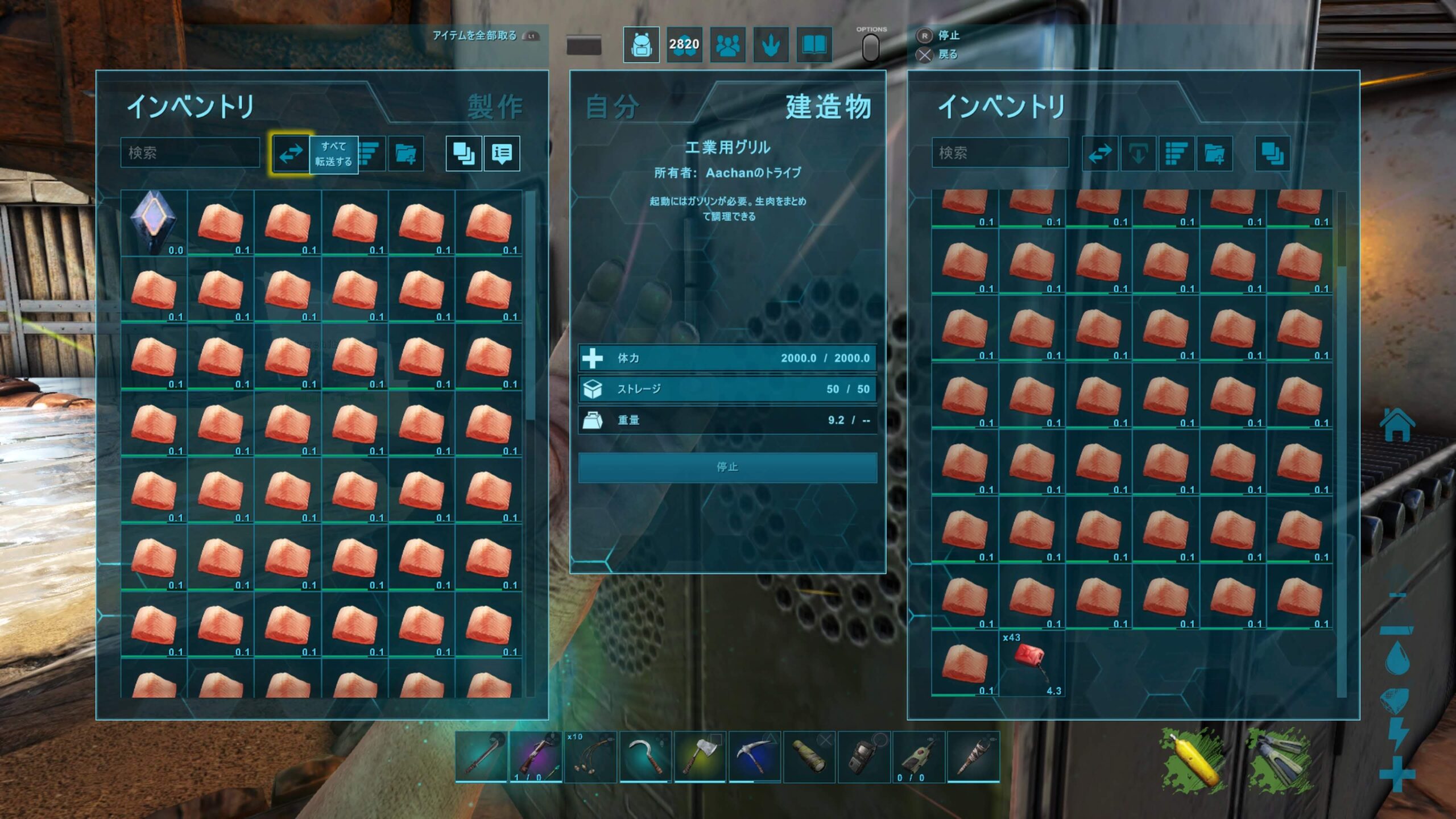This screenshot has height=819, width=1456.
Task: Open the backpack inventory screen icon
Action: tap(641, 44)
